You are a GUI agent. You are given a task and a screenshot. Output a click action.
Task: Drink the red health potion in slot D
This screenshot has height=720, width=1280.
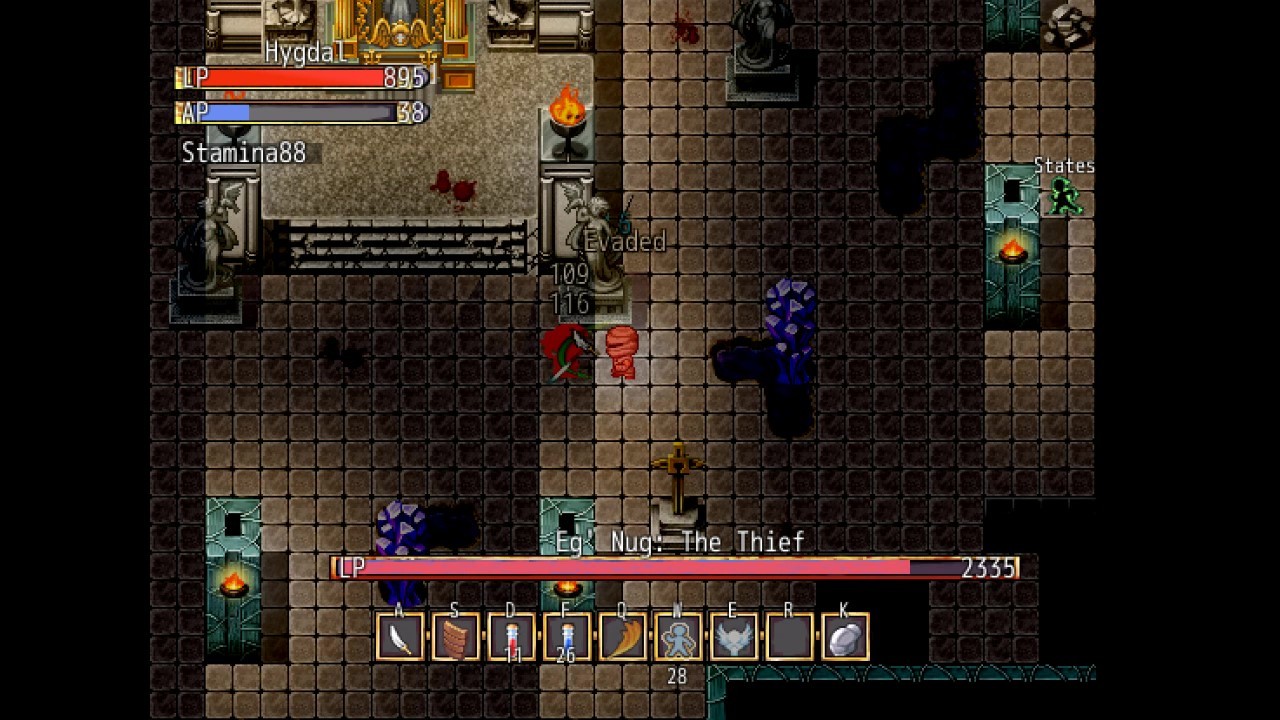click(511, 635)
